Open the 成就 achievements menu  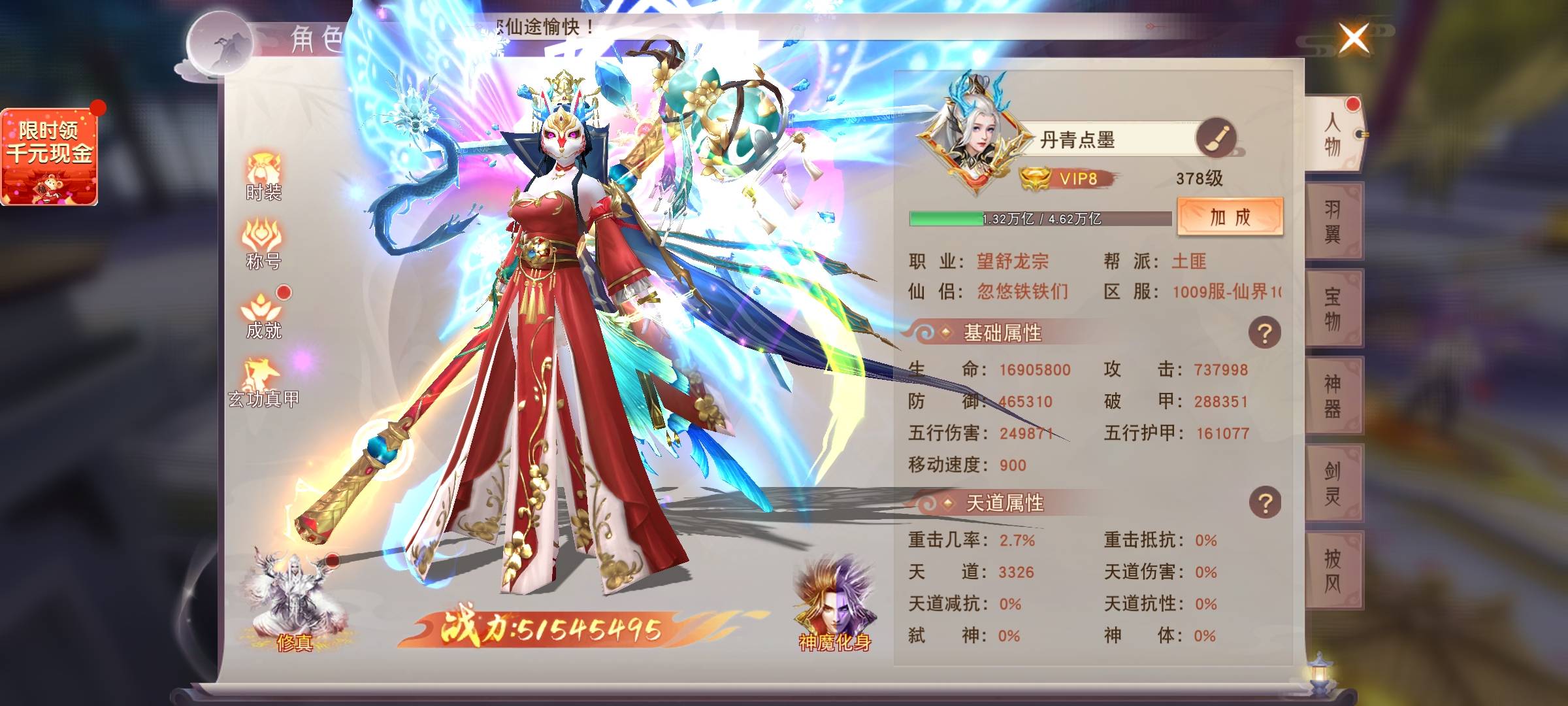263,314
